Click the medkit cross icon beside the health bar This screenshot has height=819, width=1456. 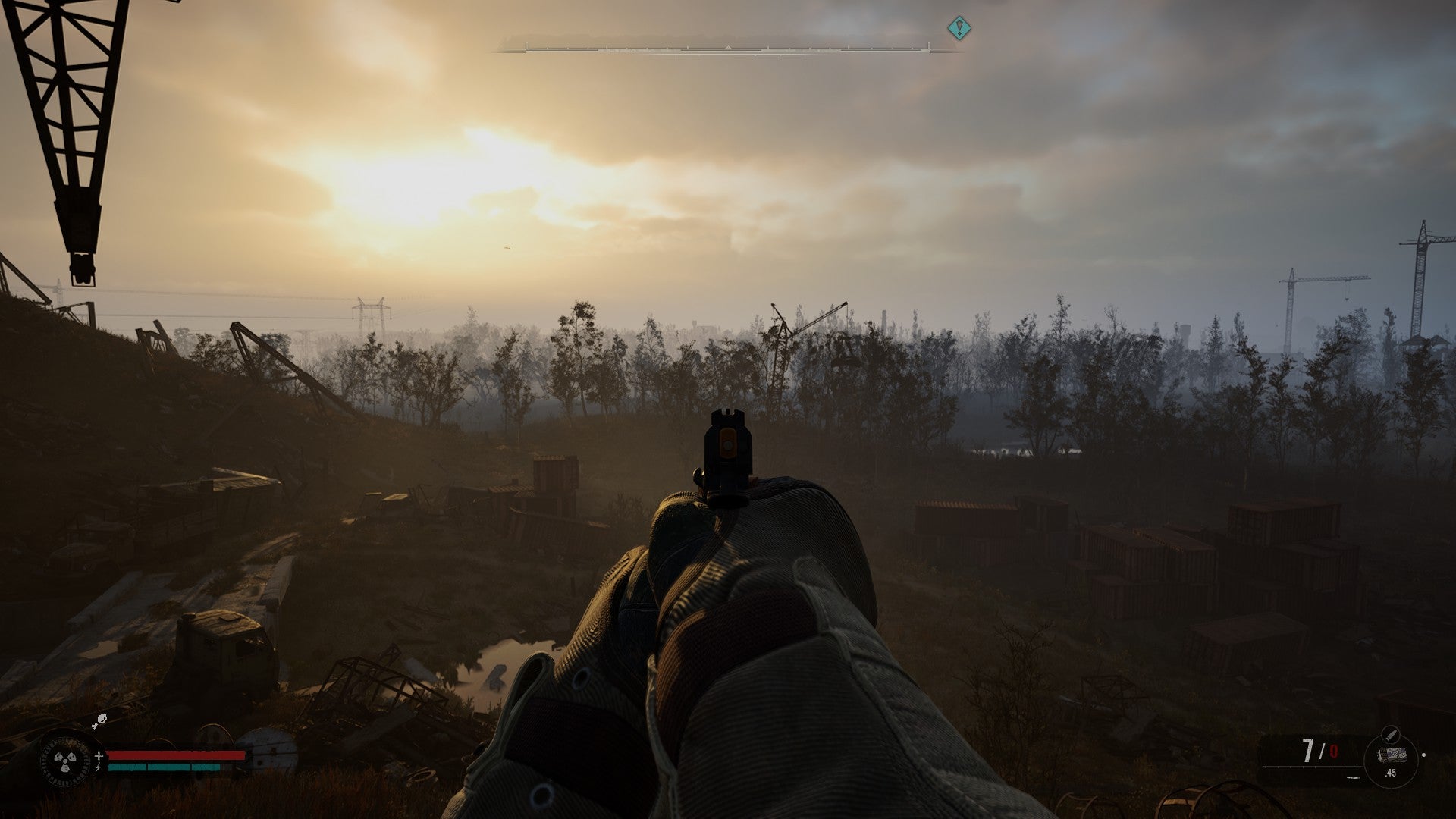[99, 755]
